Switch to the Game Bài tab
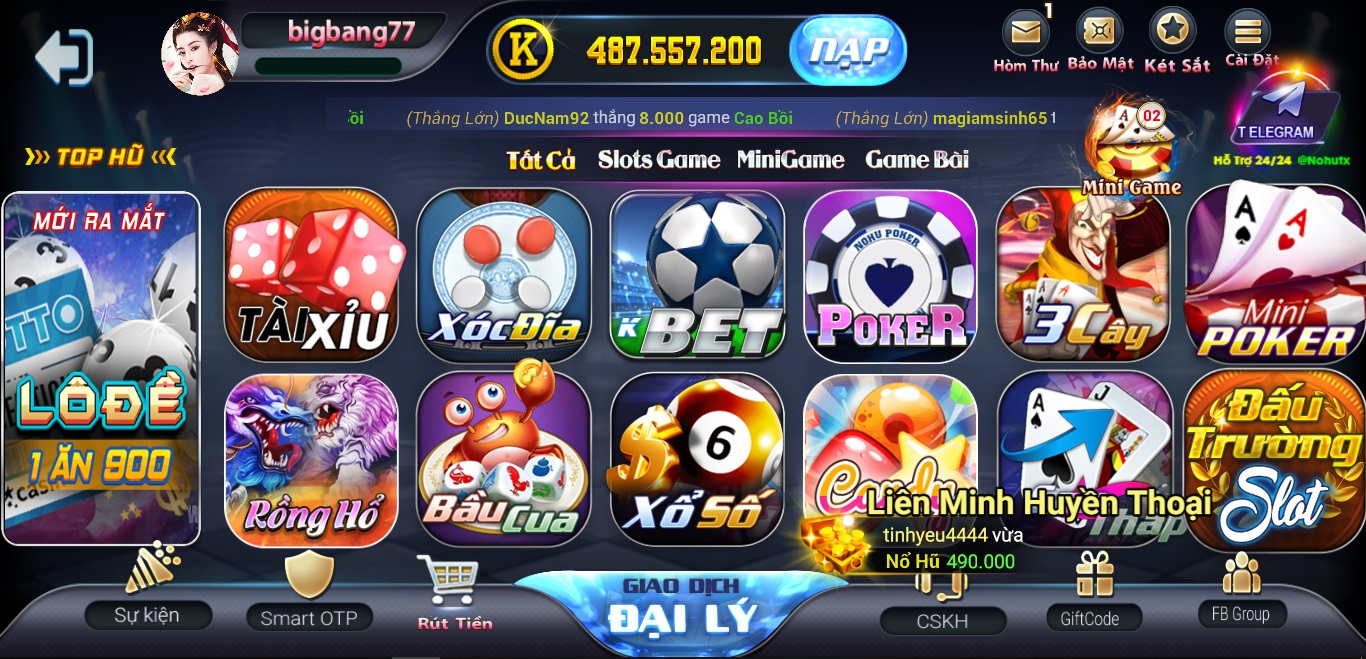 (916, 160)
